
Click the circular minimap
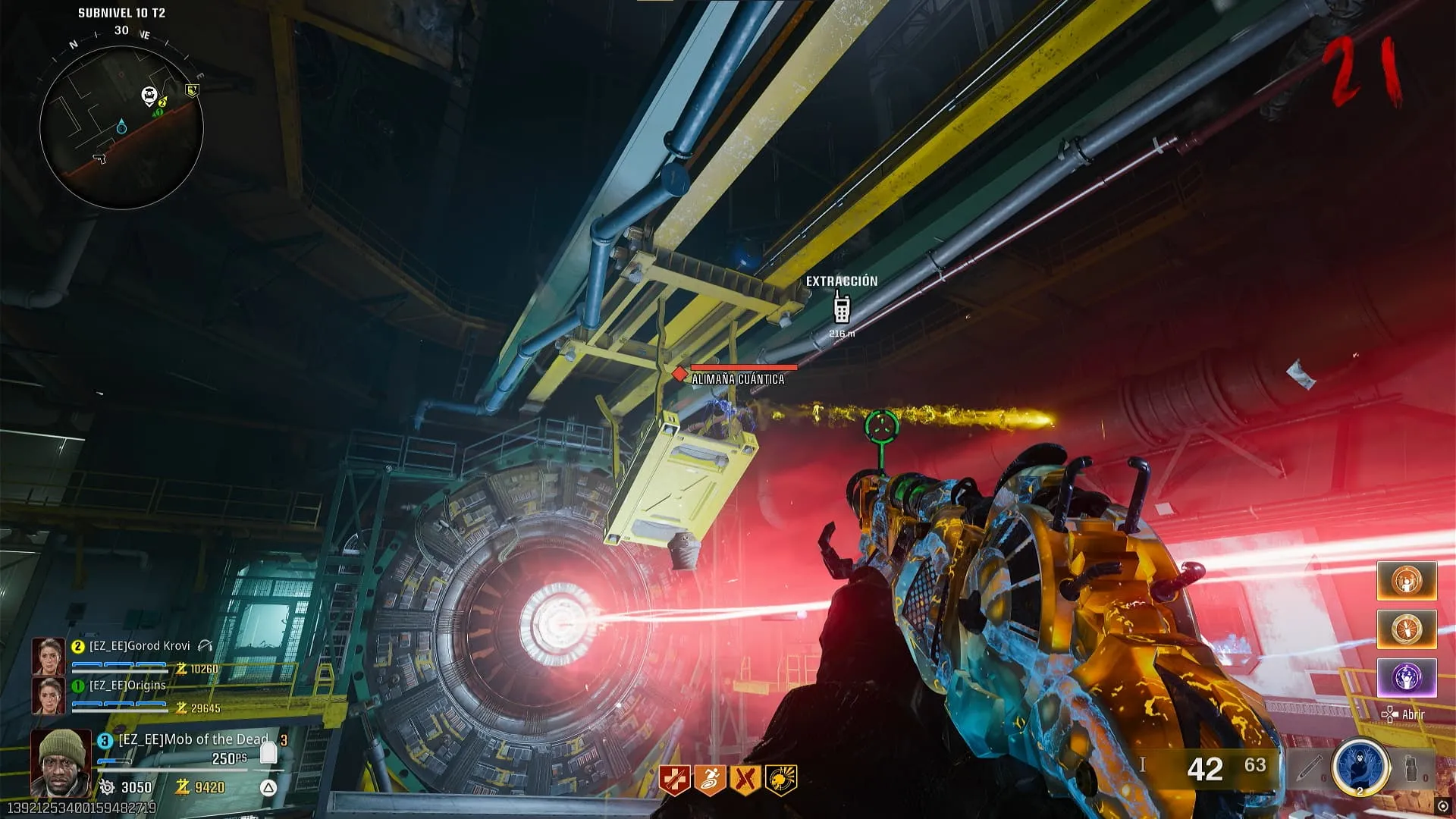(121, 127)
